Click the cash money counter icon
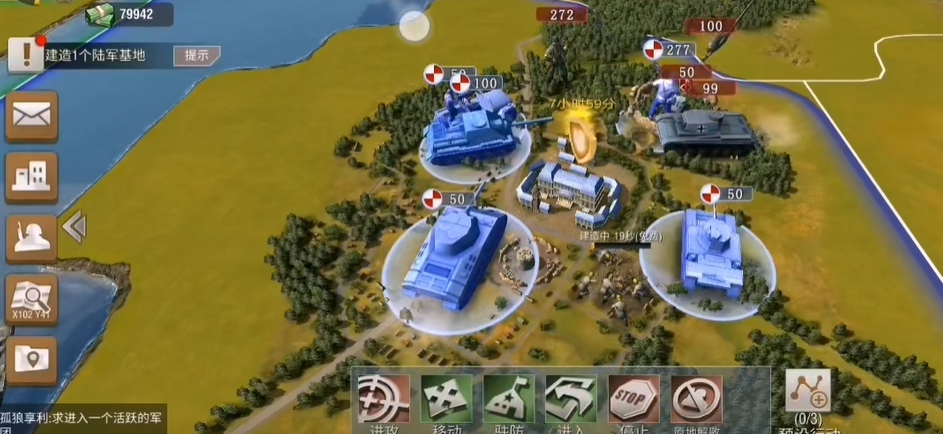 coord(98,14)
